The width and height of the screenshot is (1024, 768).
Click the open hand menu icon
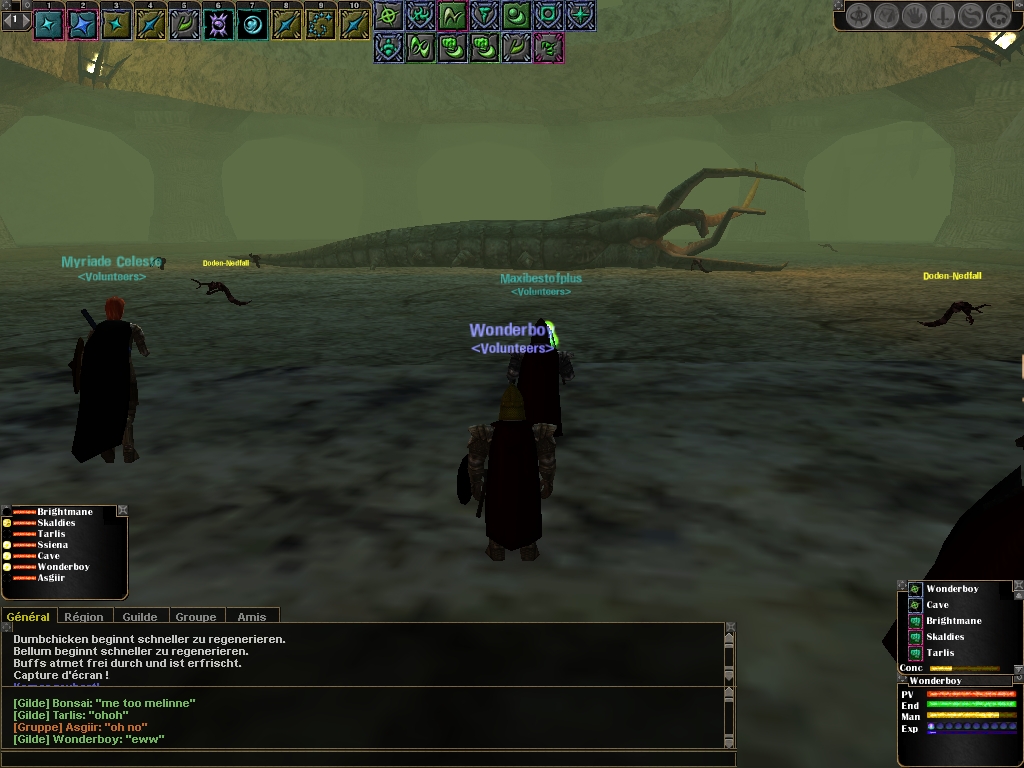tap(914, 16)
